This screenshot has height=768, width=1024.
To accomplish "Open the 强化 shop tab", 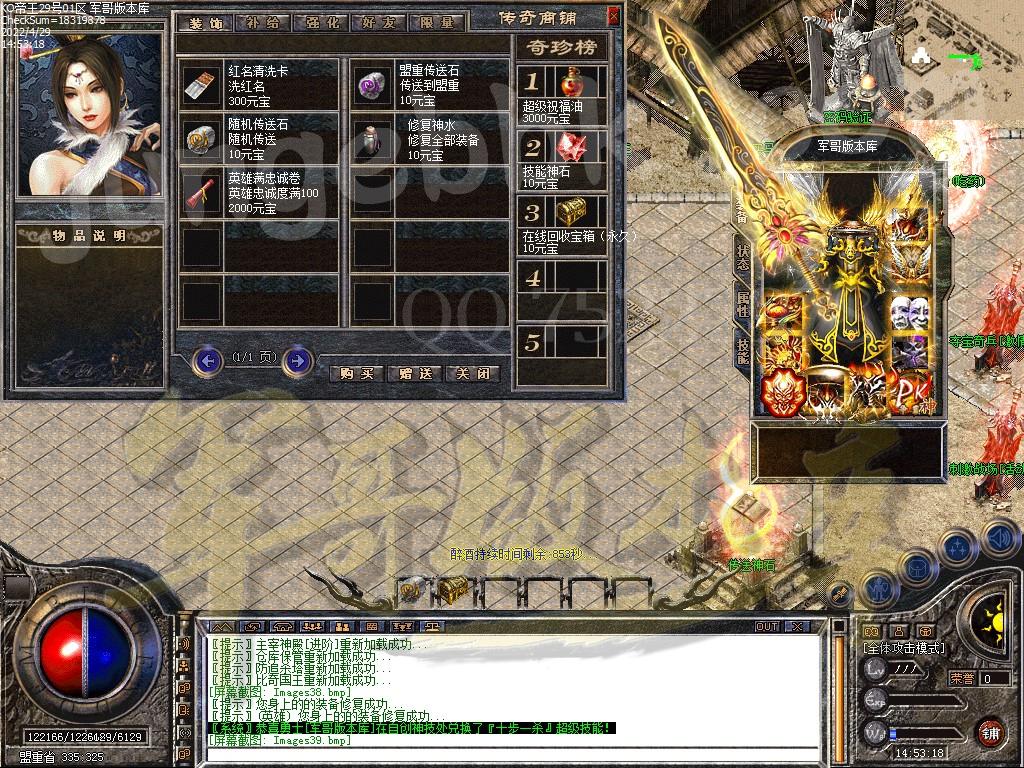I will (318, 22).
